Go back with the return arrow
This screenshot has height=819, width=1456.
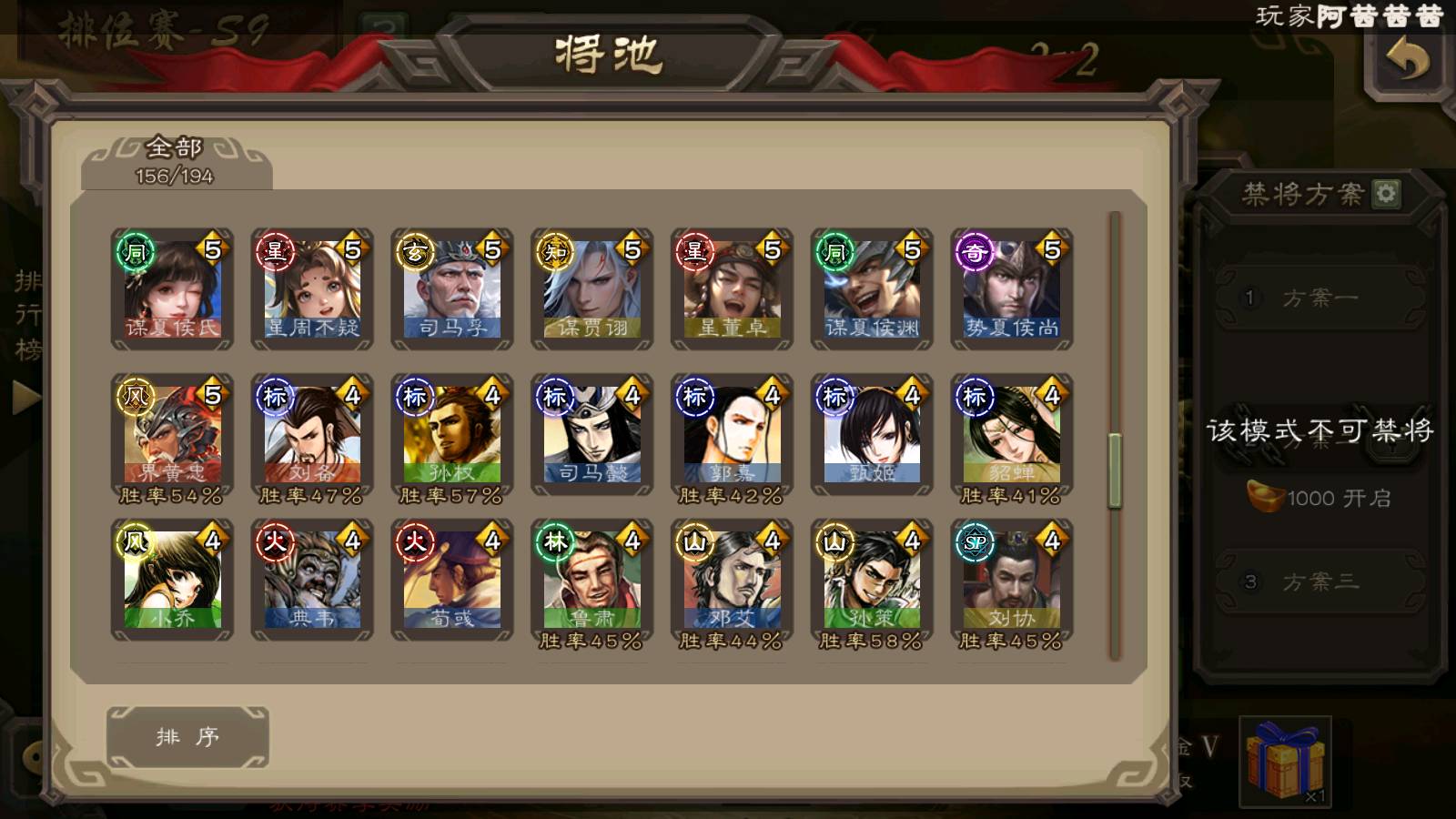[1406, 62]
